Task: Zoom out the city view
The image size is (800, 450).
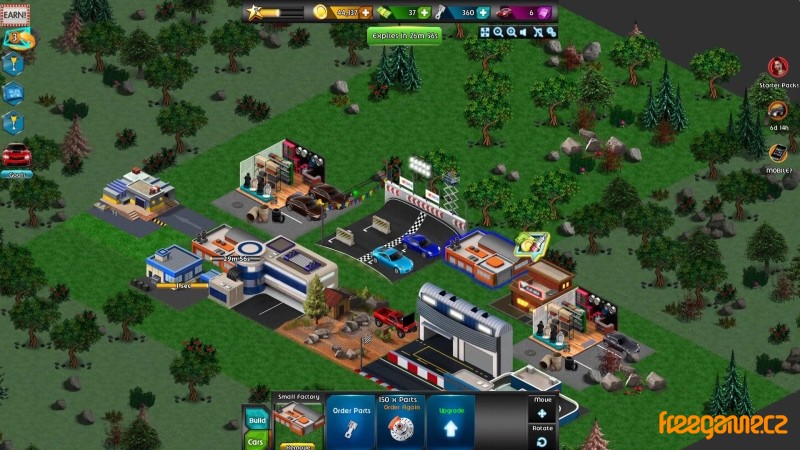Action: coord(498,32)
